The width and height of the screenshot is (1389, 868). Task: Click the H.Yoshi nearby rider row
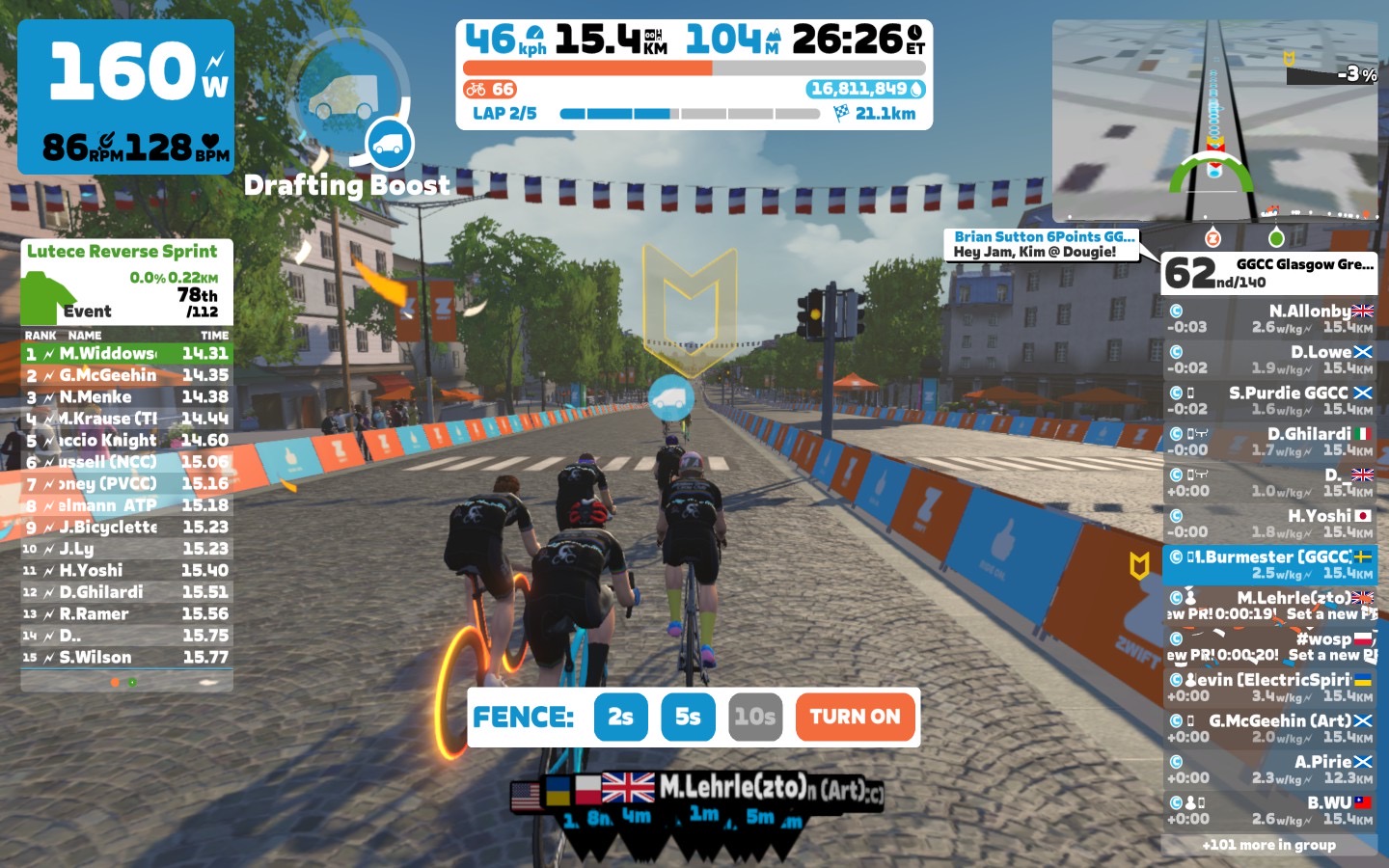point(1269,523)
